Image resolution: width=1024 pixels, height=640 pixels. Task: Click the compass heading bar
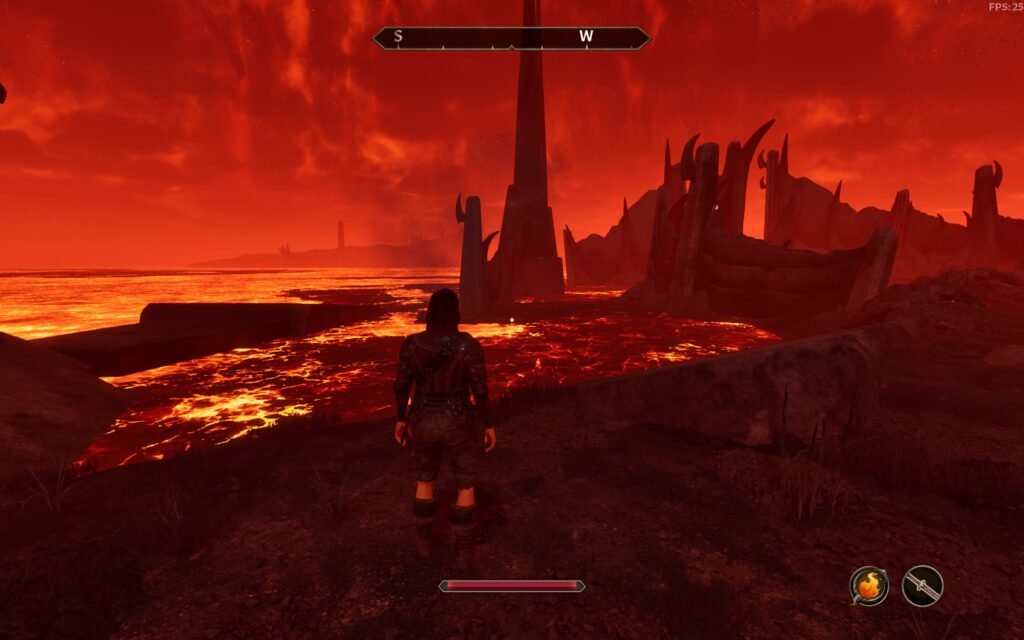point(511,38)
